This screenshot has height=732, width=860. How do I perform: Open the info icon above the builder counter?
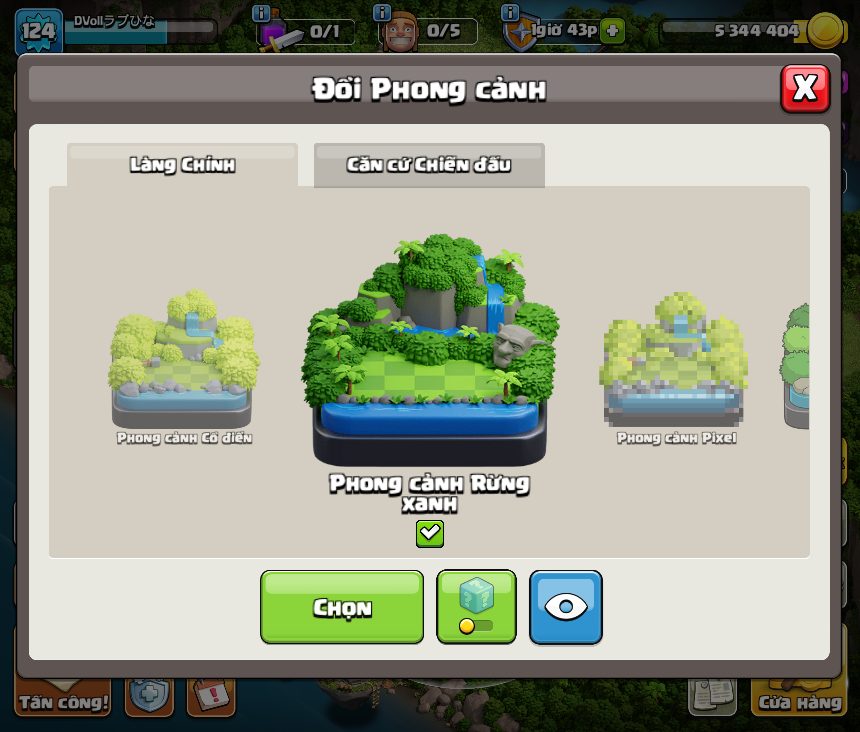pos(381,12)
